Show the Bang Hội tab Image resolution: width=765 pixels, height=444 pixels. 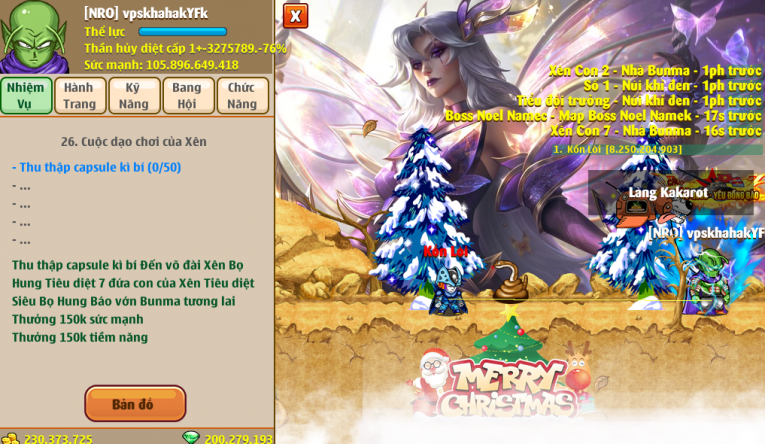coord(187,95)
